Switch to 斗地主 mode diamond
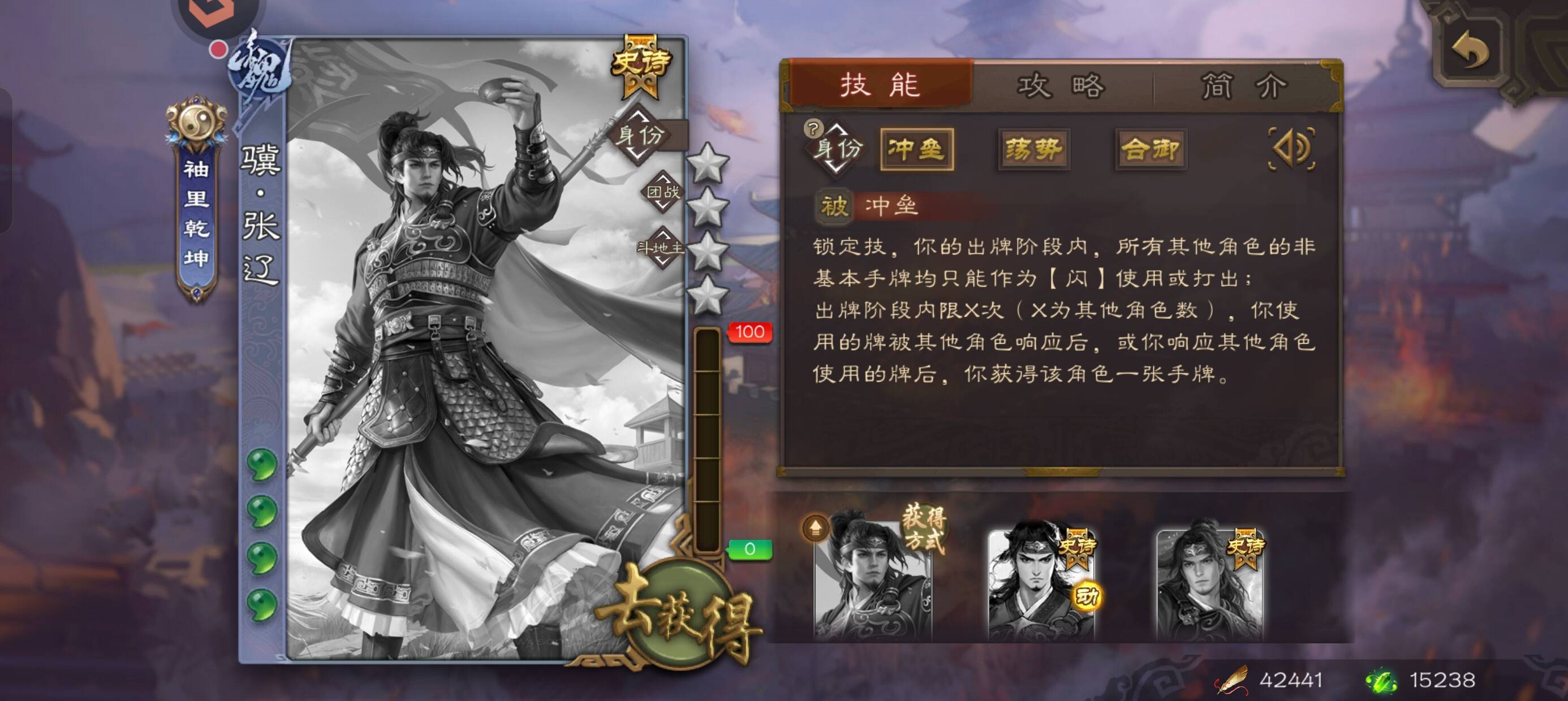Viewport: 1568px width, 701px height. (661, 248)
